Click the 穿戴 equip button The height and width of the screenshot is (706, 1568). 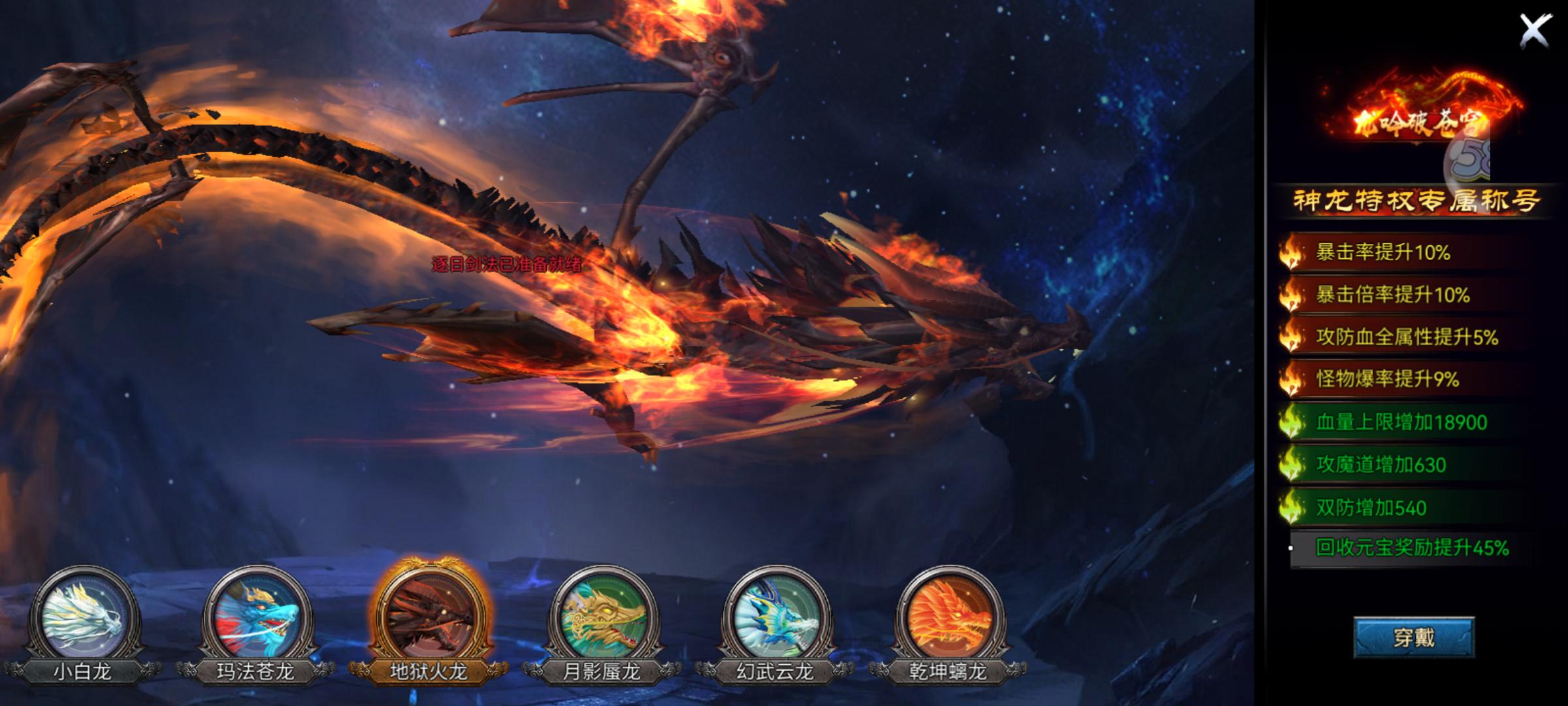tap(1414, 637)
